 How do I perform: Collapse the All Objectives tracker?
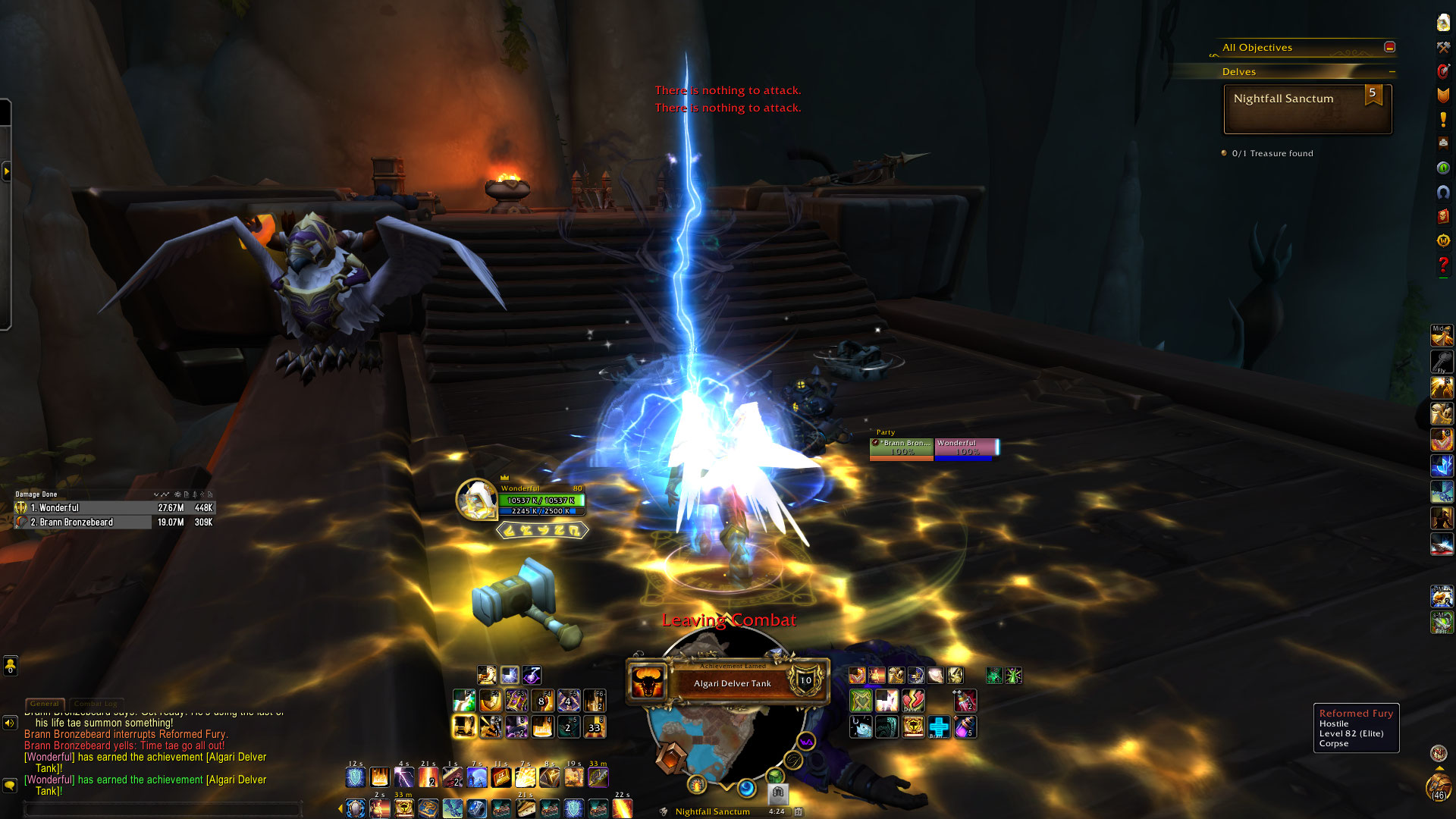point(1389,47)
